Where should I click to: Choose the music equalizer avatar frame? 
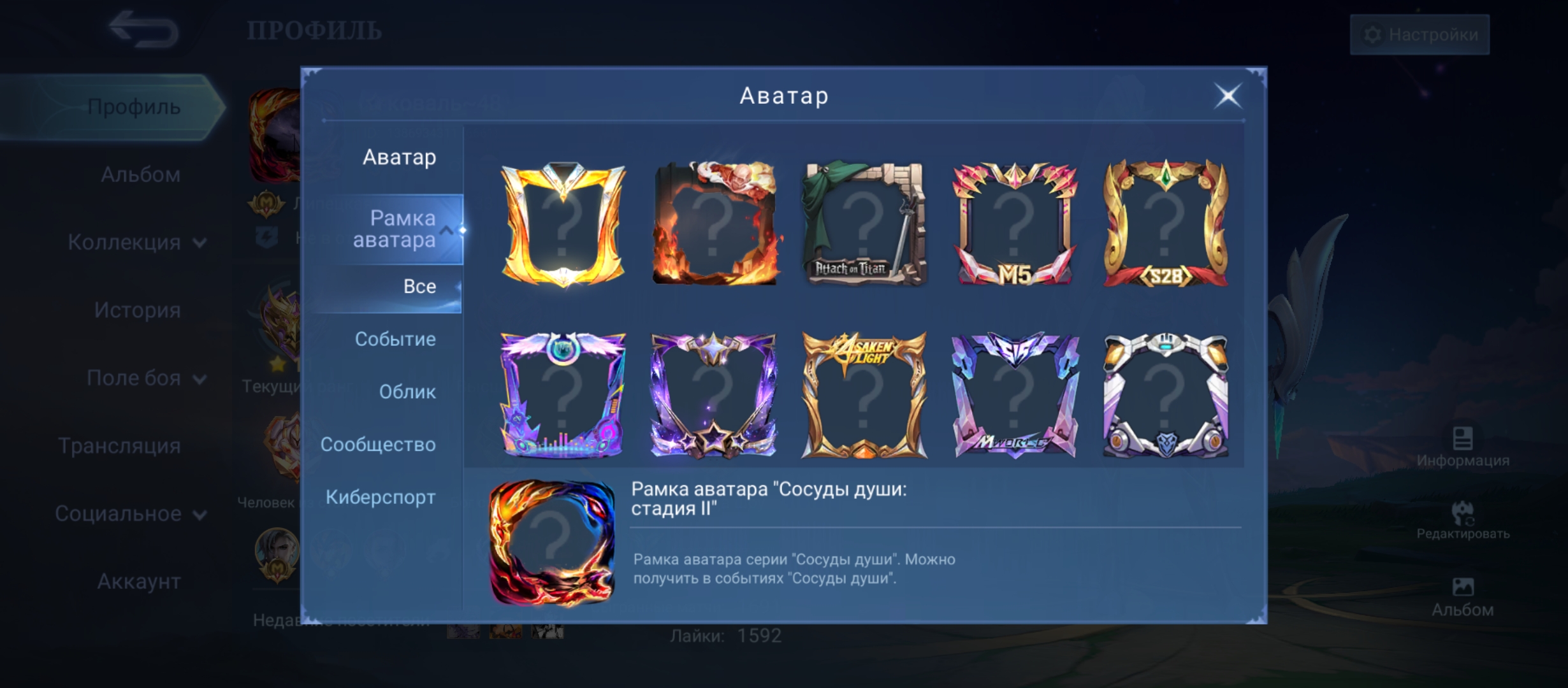(563, 395)
